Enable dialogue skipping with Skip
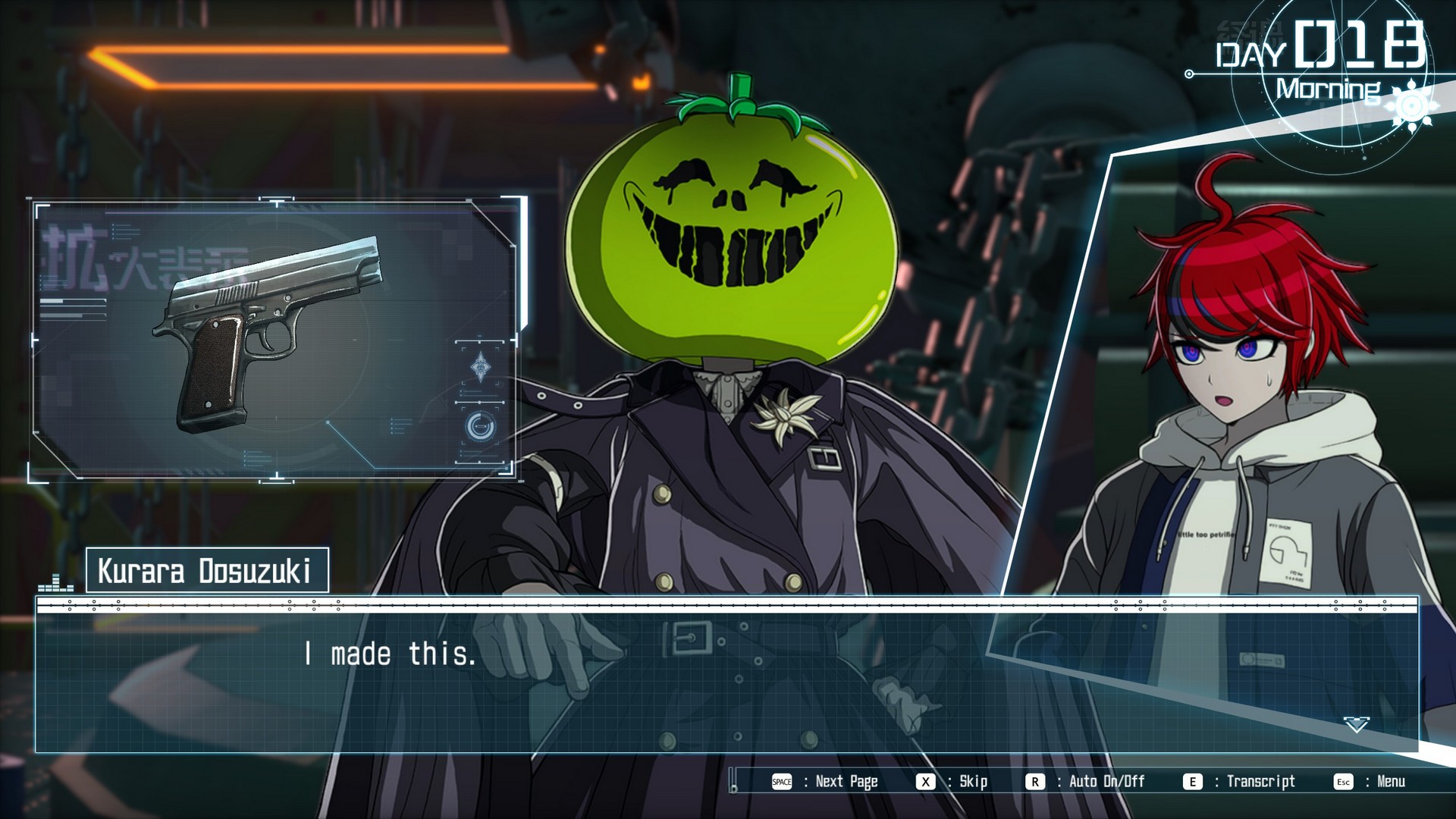This screenshot has height=819, width=1456. click(972, 781)
